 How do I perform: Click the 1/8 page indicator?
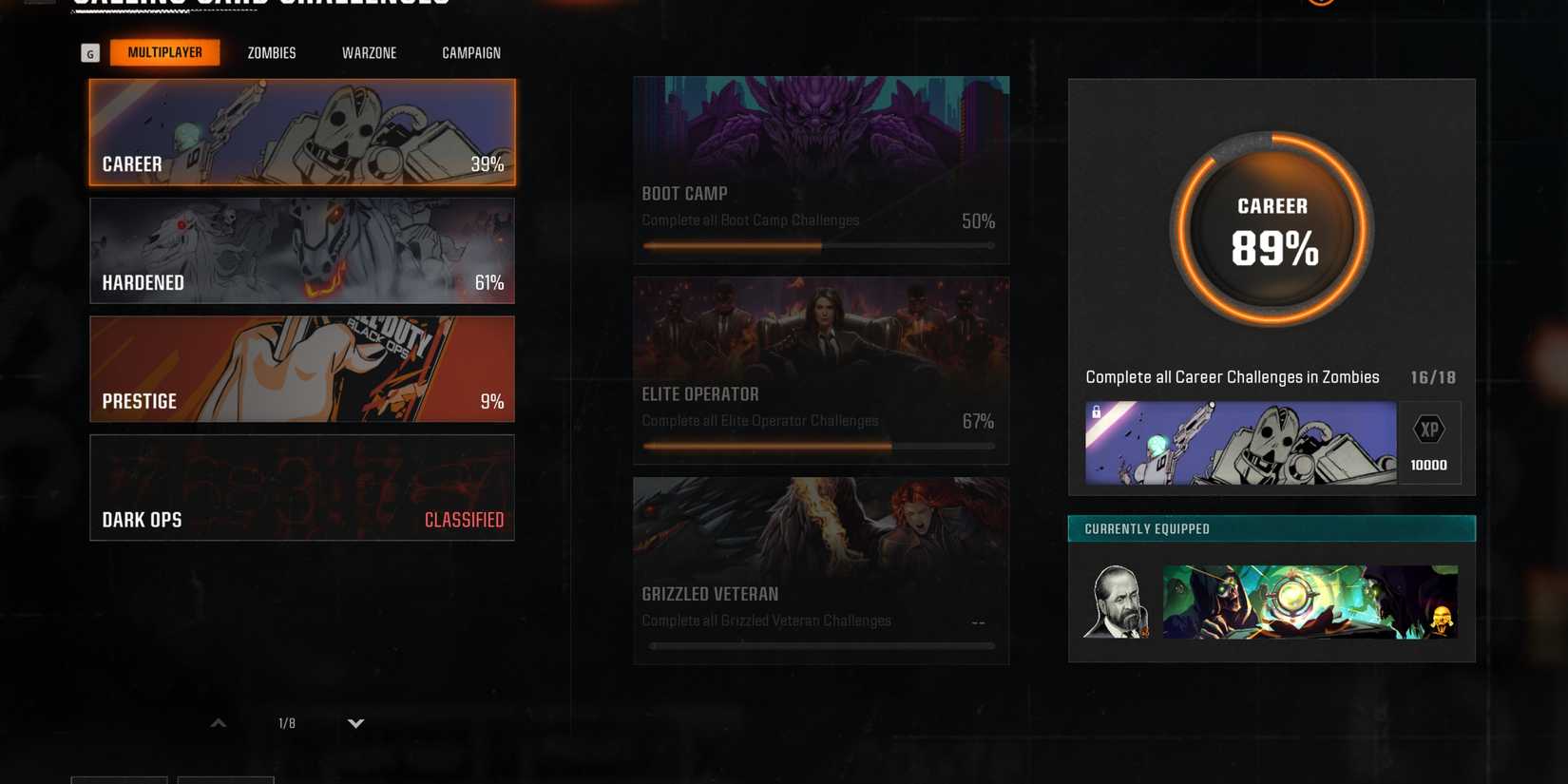[x=285, y=722]
